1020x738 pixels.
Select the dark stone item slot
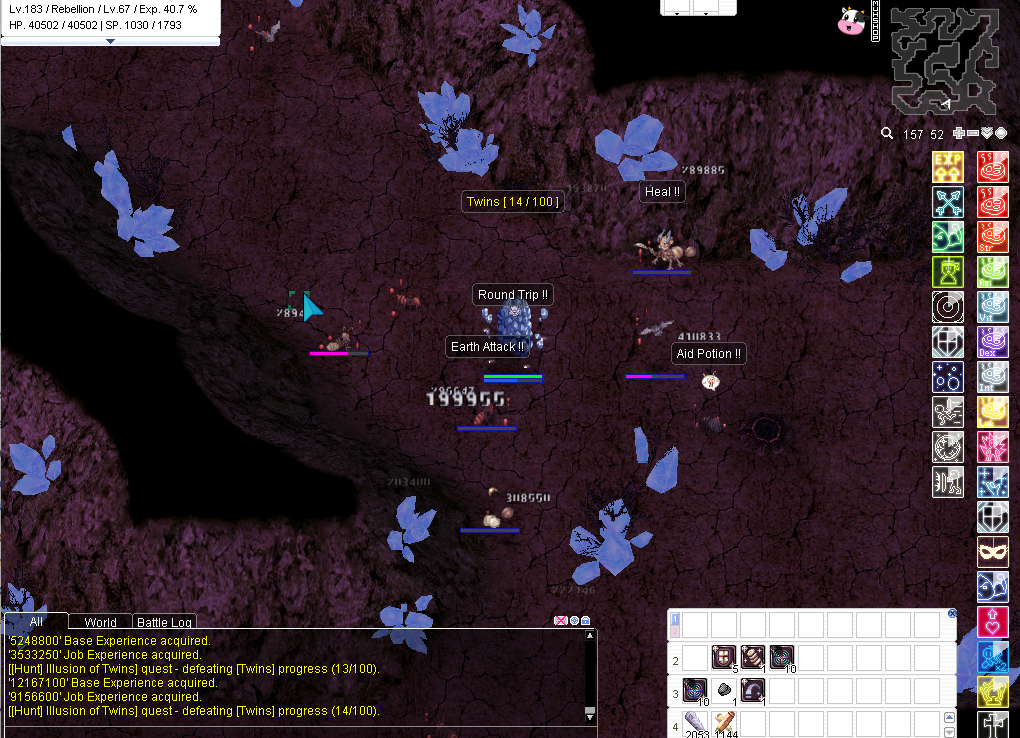723,690
